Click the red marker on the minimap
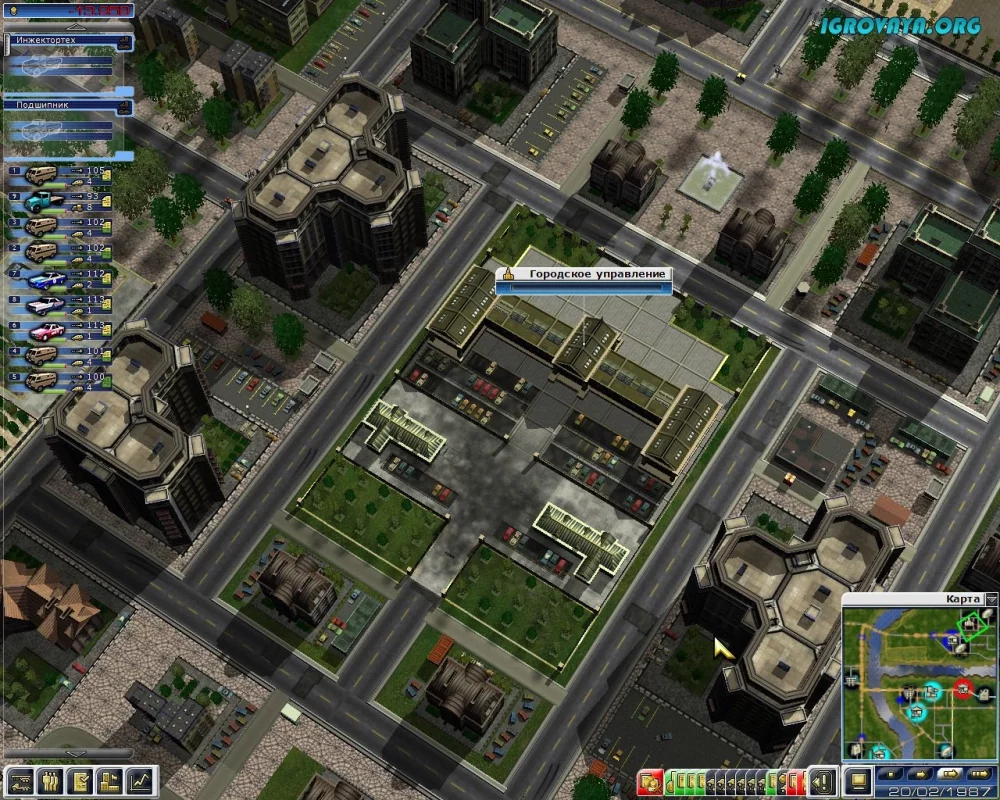 963,688
